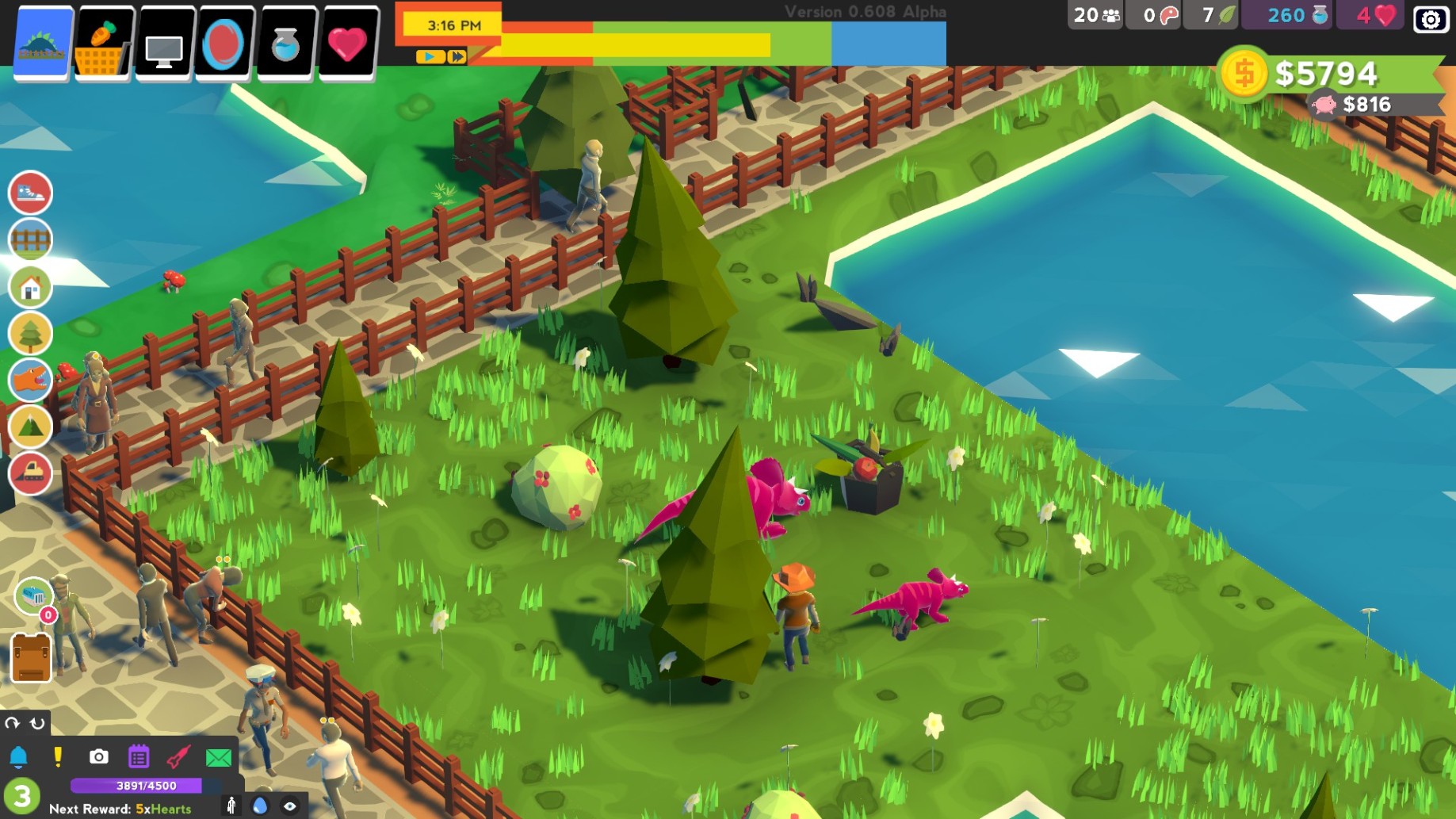Open the dinosaur park tab
The width and height of the screenshot is (1456, 819).
point(43,44)
